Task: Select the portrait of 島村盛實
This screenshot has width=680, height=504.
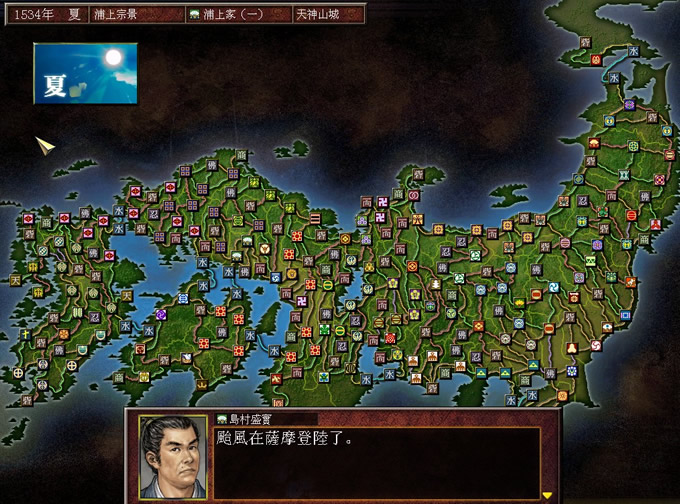Action: (x=166, y=456)
